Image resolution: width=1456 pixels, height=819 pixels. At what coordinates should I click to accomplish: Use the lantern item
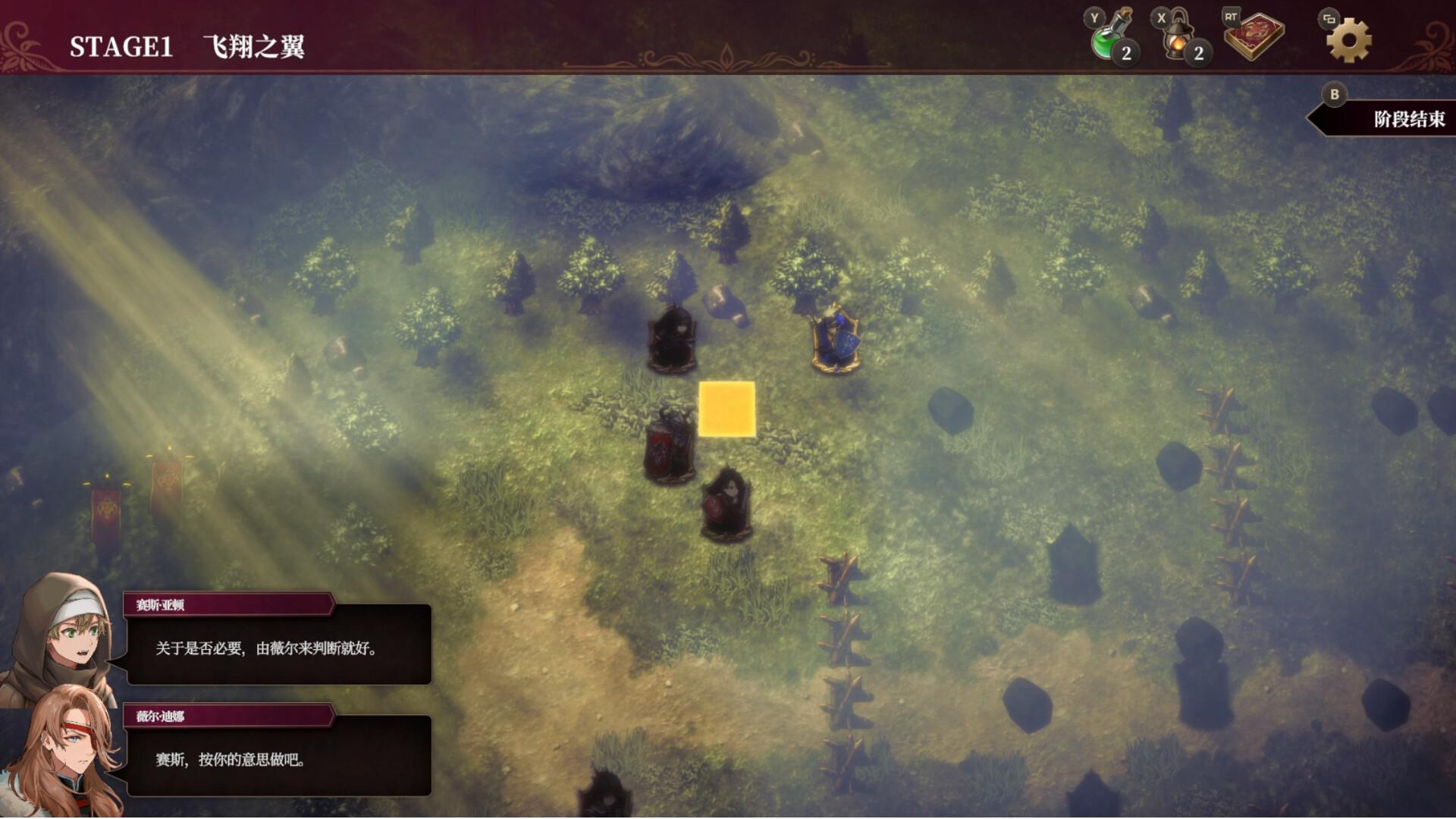point(1179,42)
